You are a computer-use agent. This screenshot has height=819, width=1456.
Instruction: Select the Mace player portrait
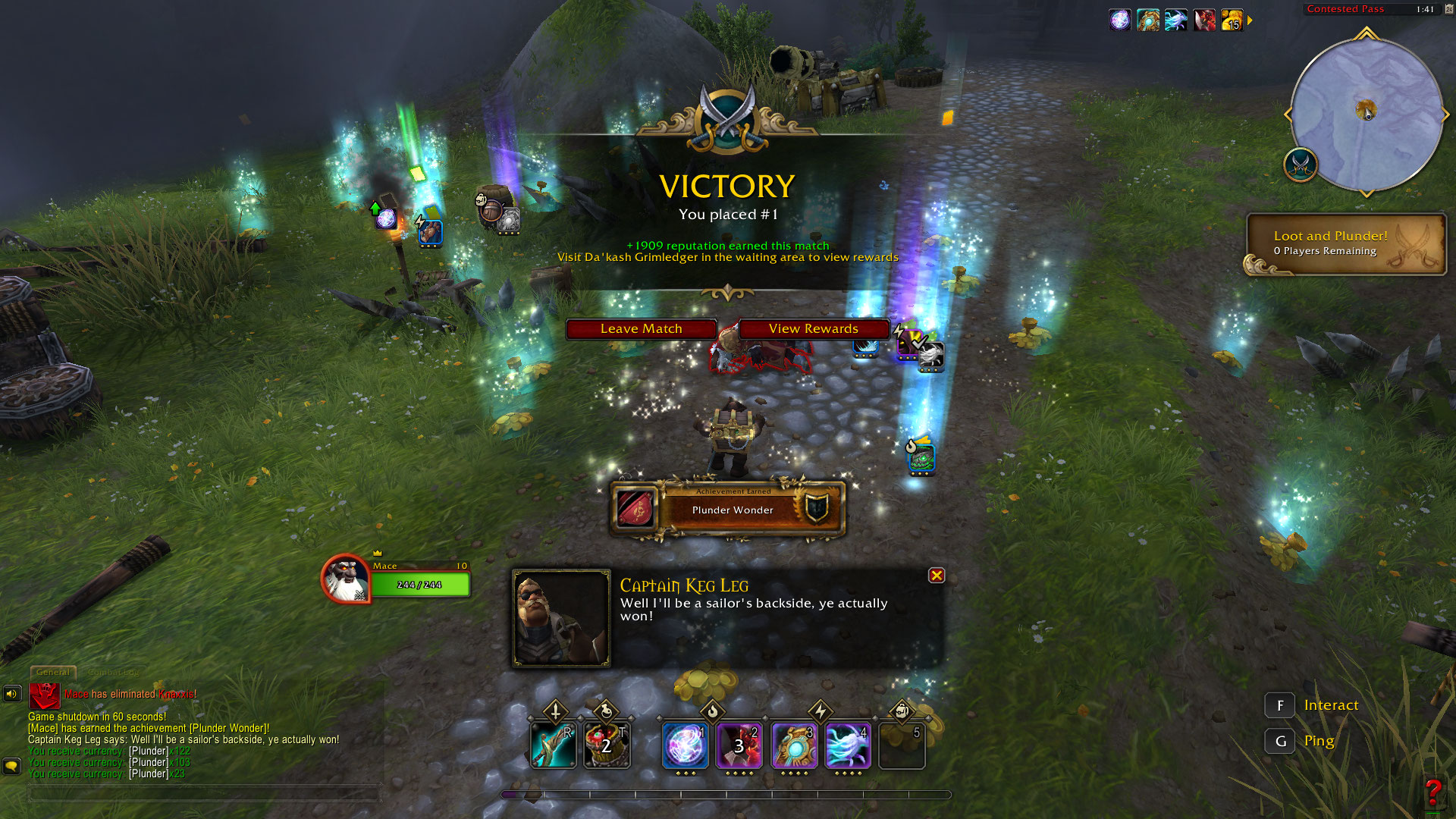[346, 579]
